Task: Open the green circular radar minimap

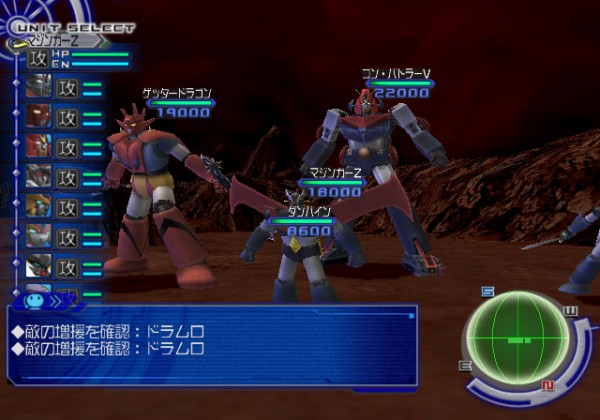Action: pos(519,340)
